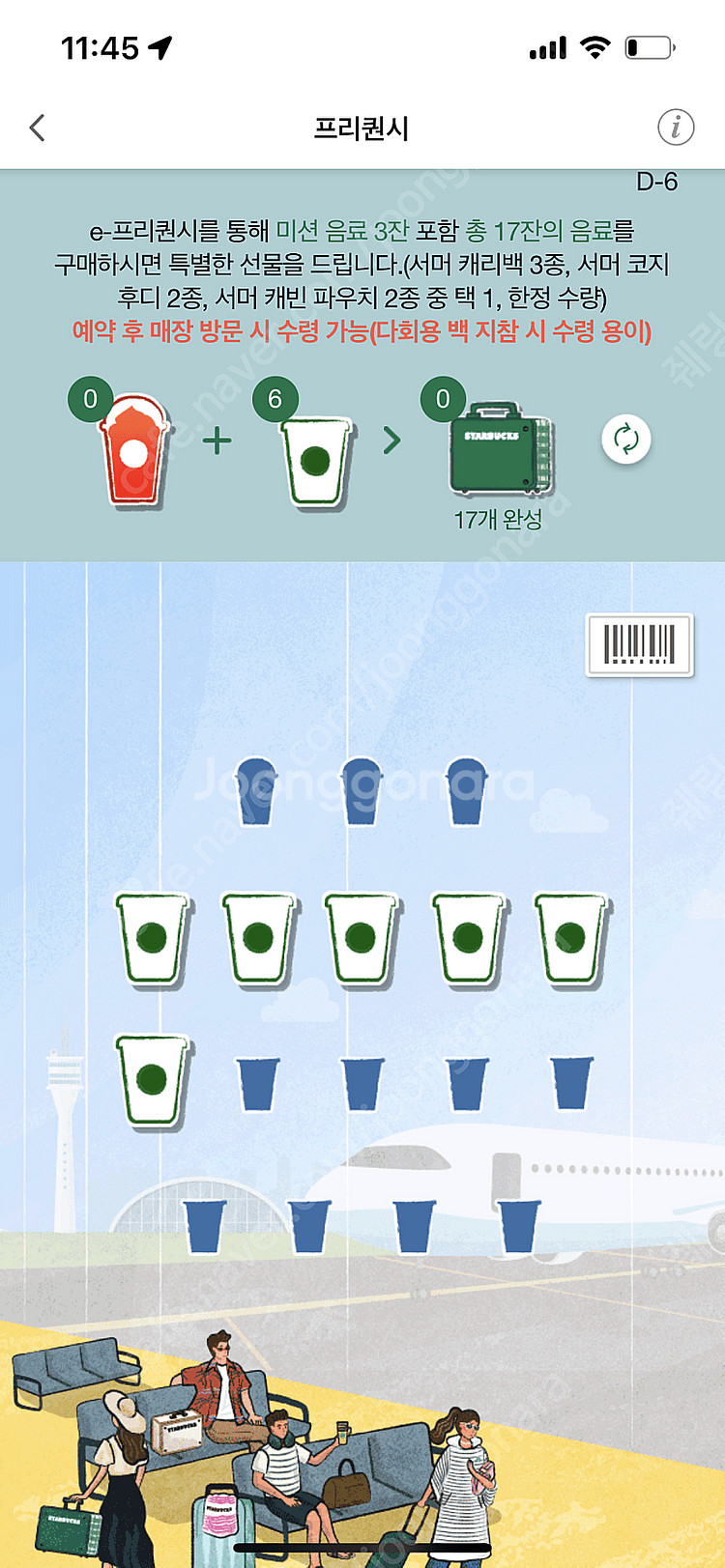Image resolution: width=725 pixels, height=1568 pixels.
Task: Show the barcode for stamp collection
Action: point(639,644)
